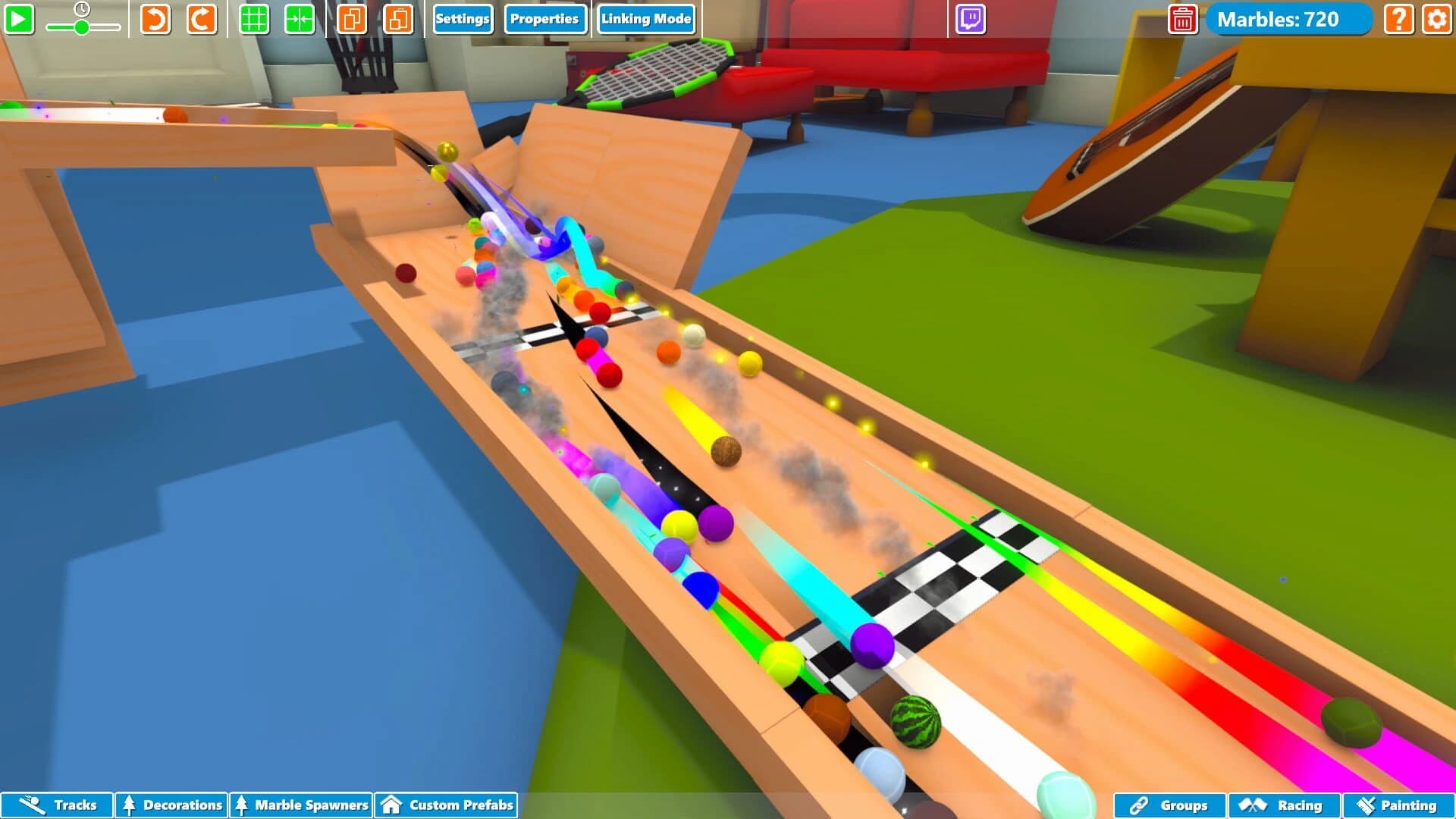Open the Tracks panel
This screenshot has height=819, width=1456.
tap(57, 805)
